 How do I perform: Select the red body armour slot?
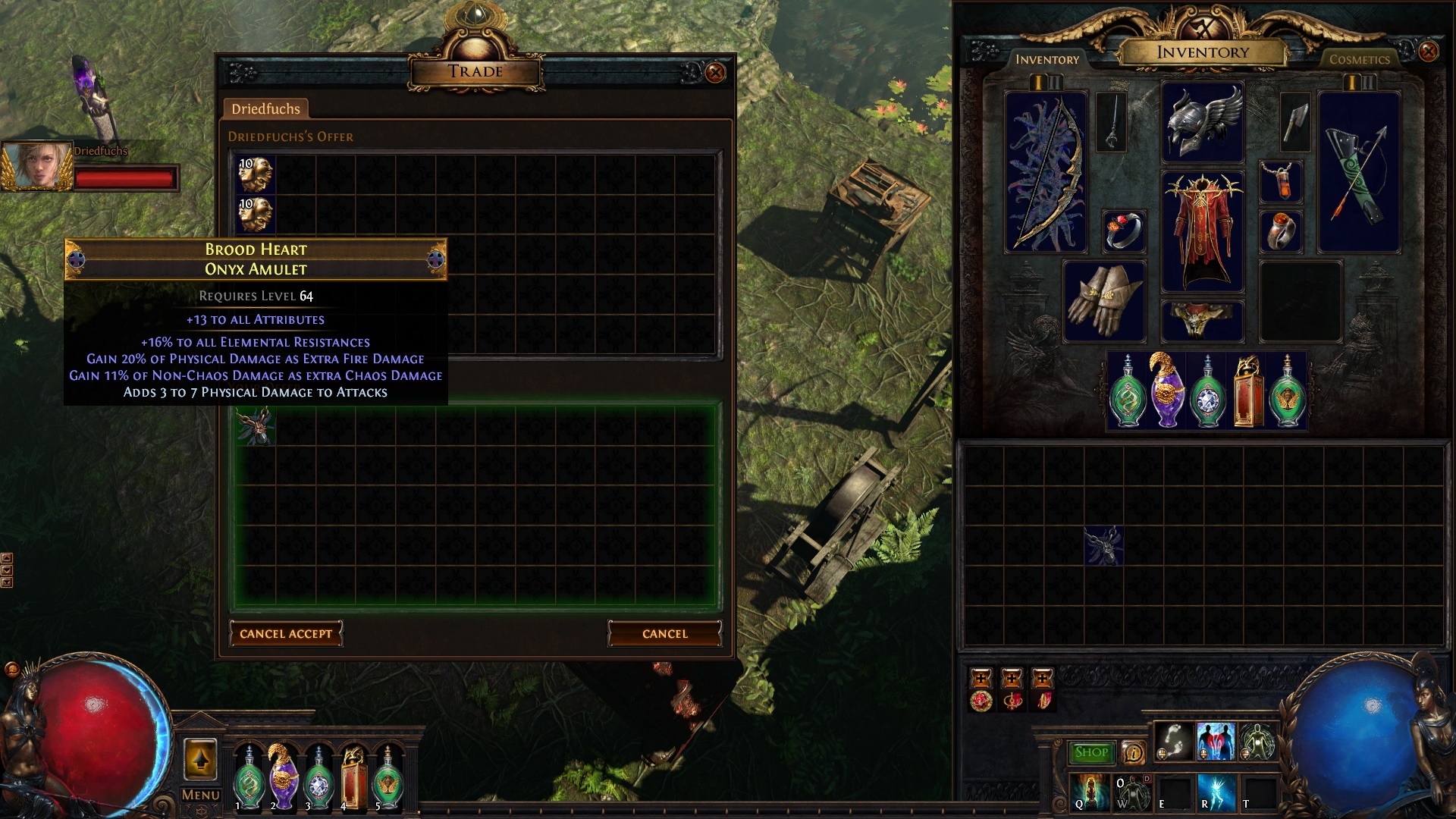(1202, 231)
